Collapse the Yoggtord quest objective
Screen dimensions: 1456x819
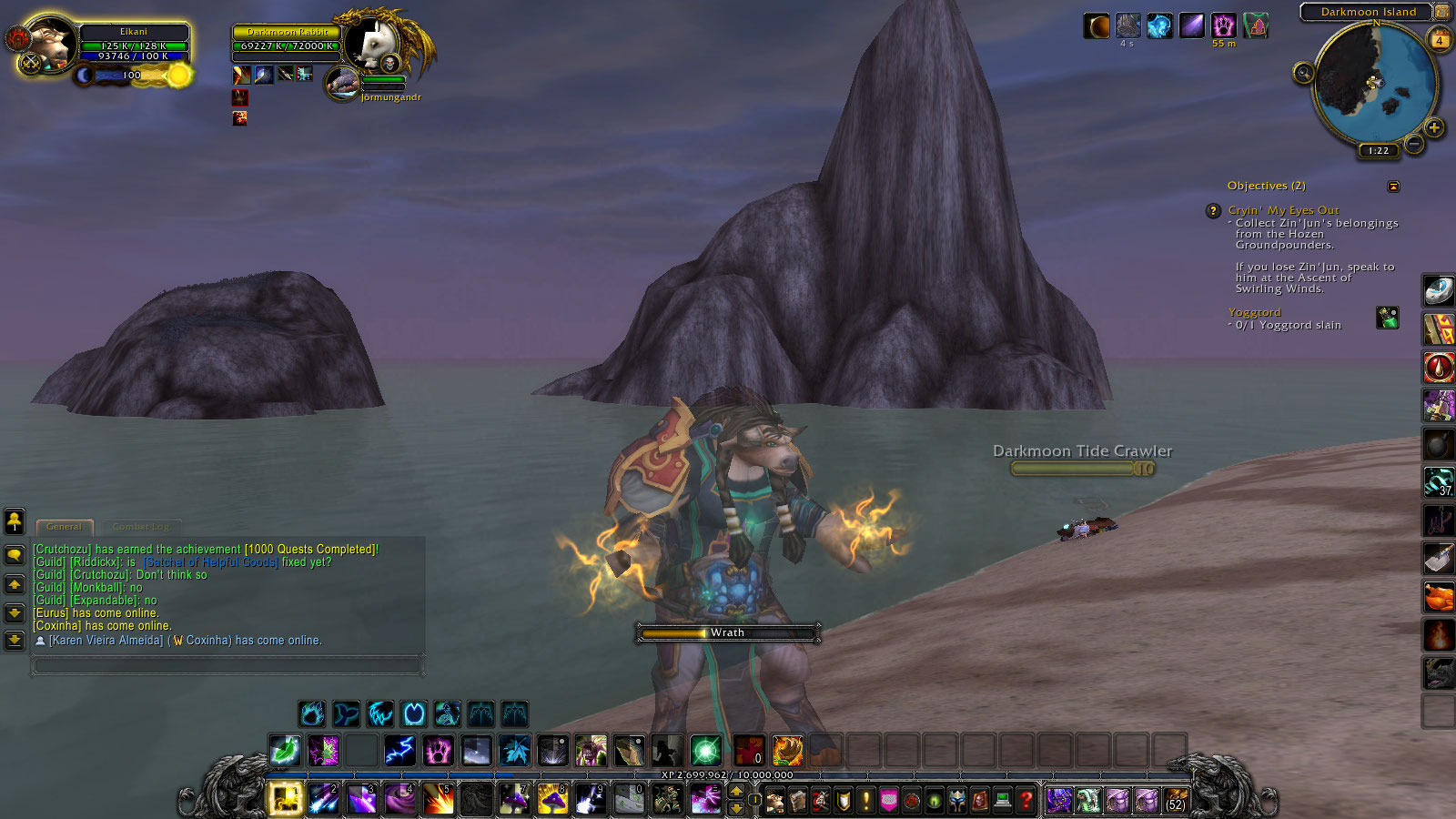pyautogui.click(x=1256, y=312)
